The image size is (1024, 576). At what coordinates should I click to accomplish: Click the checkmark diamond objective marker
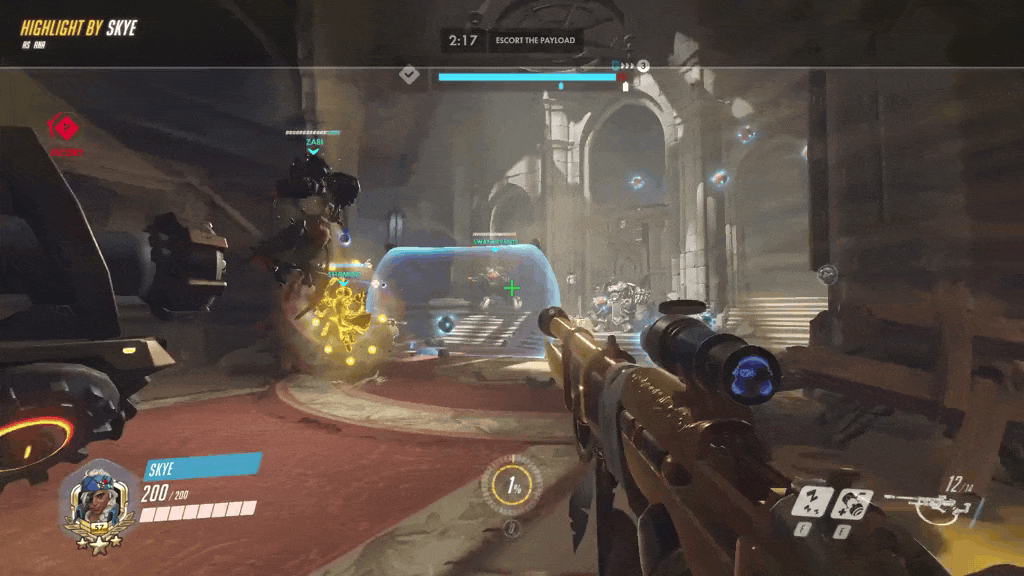click(409, 74)
